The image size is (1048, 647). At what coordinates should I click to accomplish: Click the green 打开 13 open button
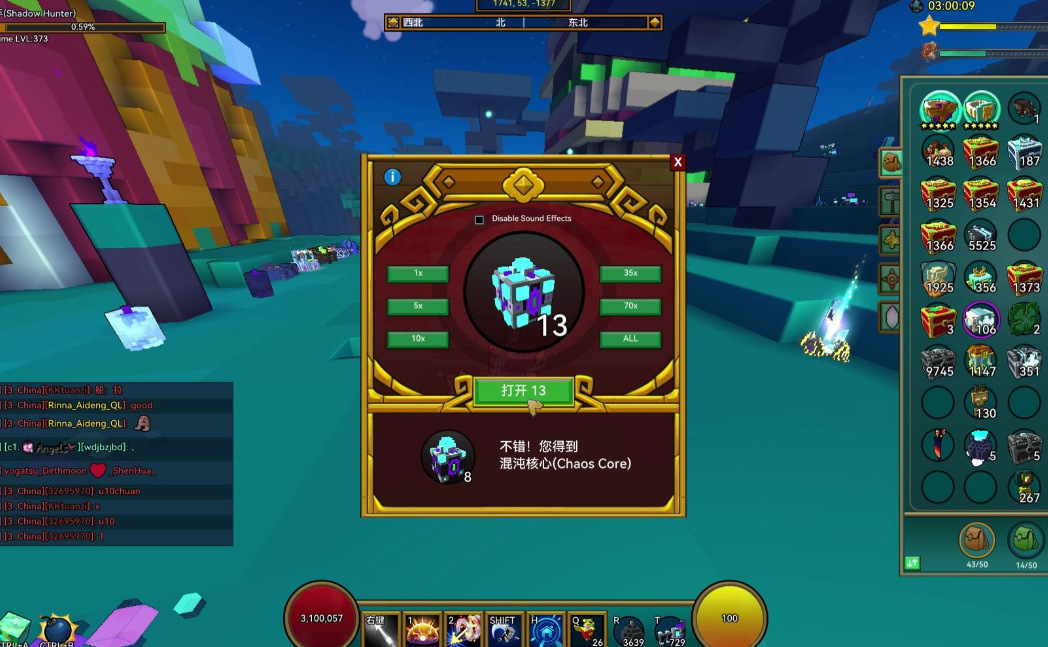(523, 391)
